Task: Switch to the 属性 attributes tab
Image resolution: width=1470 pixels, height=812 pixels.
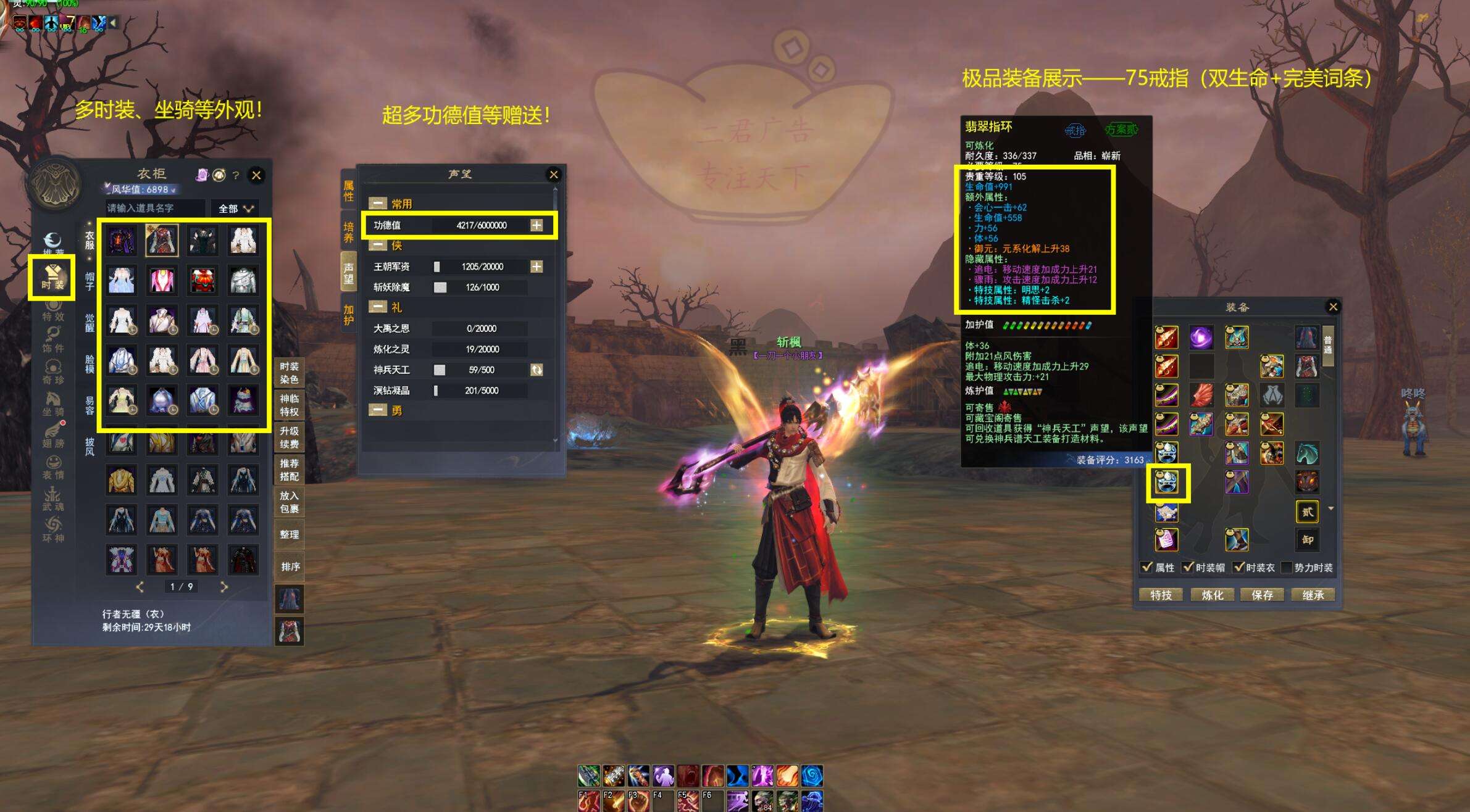Action: pos(349,191)
